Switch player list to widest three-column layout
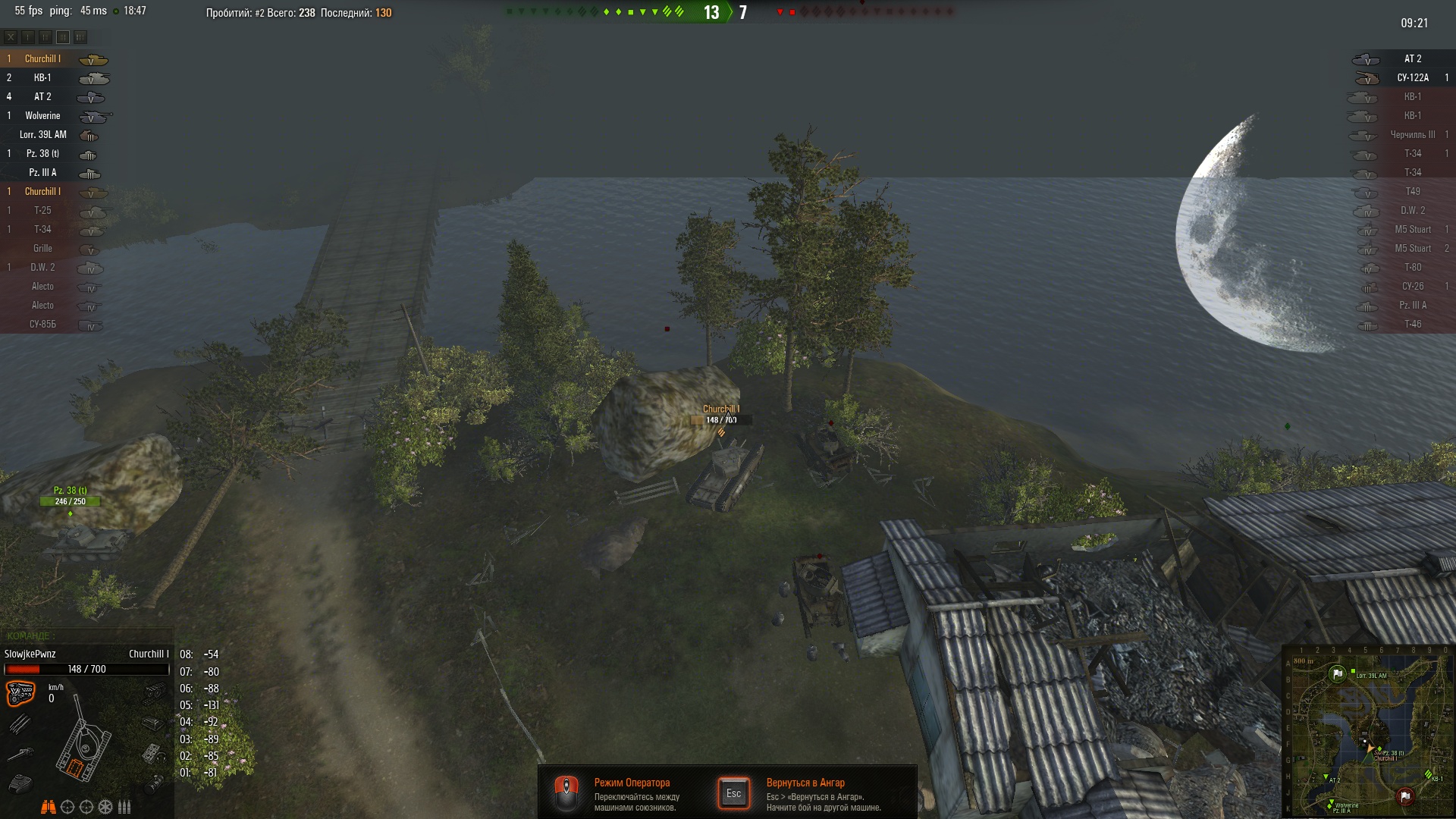Screen dimensions: 1456x819 [x=80, y=36]
